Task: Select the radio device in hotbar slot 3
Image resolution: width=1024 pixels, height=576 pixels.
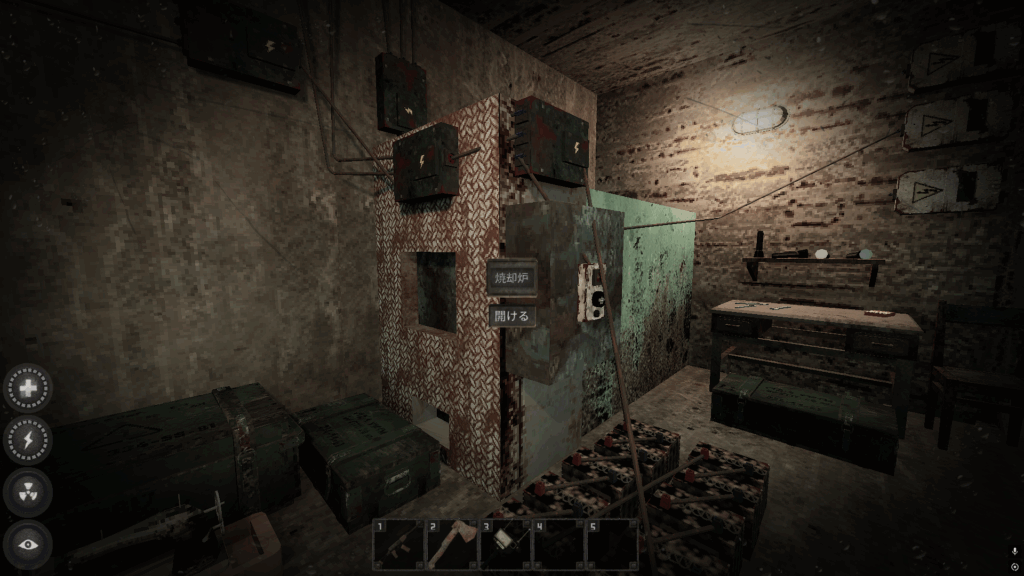Action: click(x=504, y=544)
